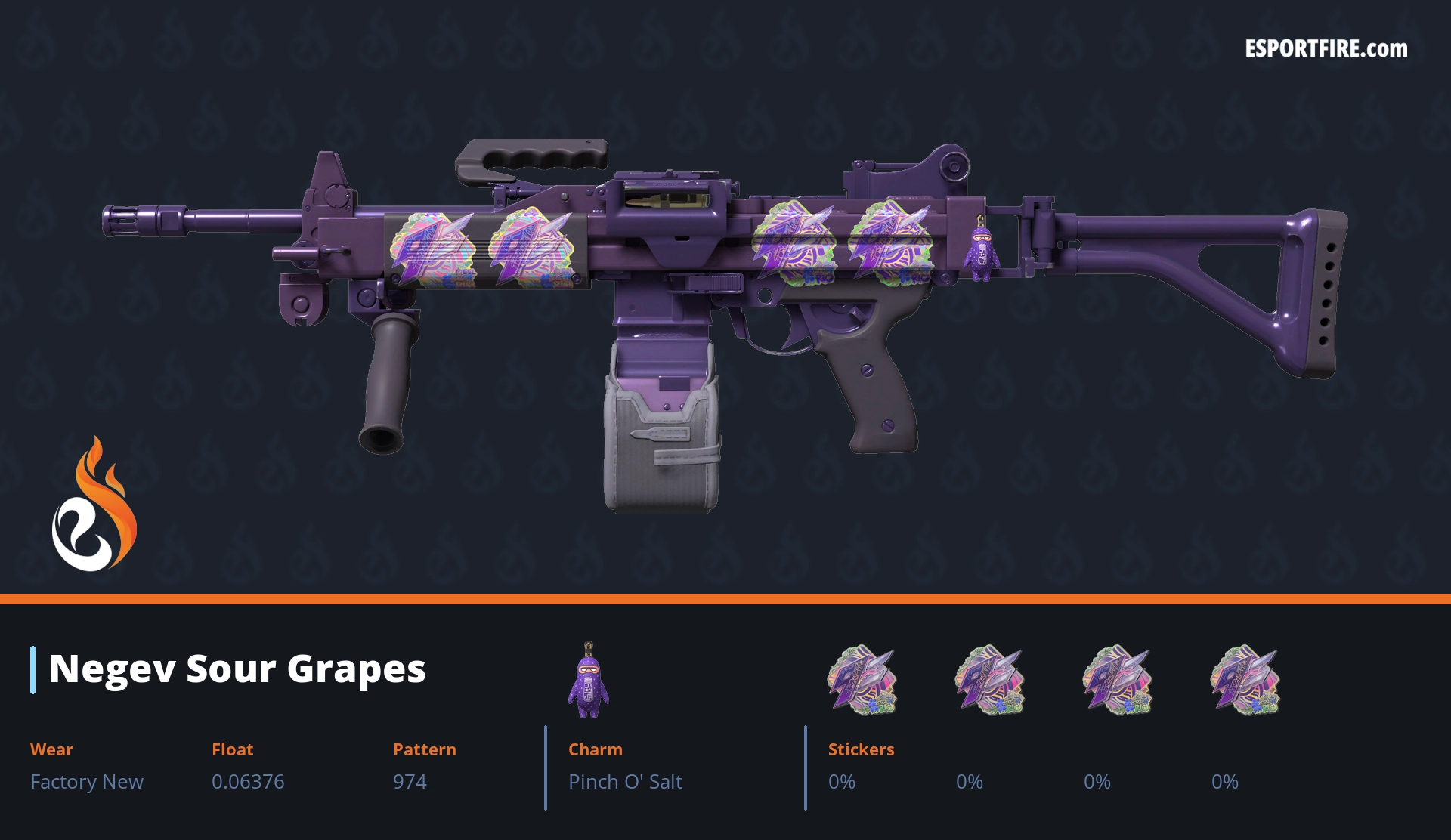Click the Esportfire flame logo
Image resolution: width=1451 pixels, height=840 pixels.
94,506
